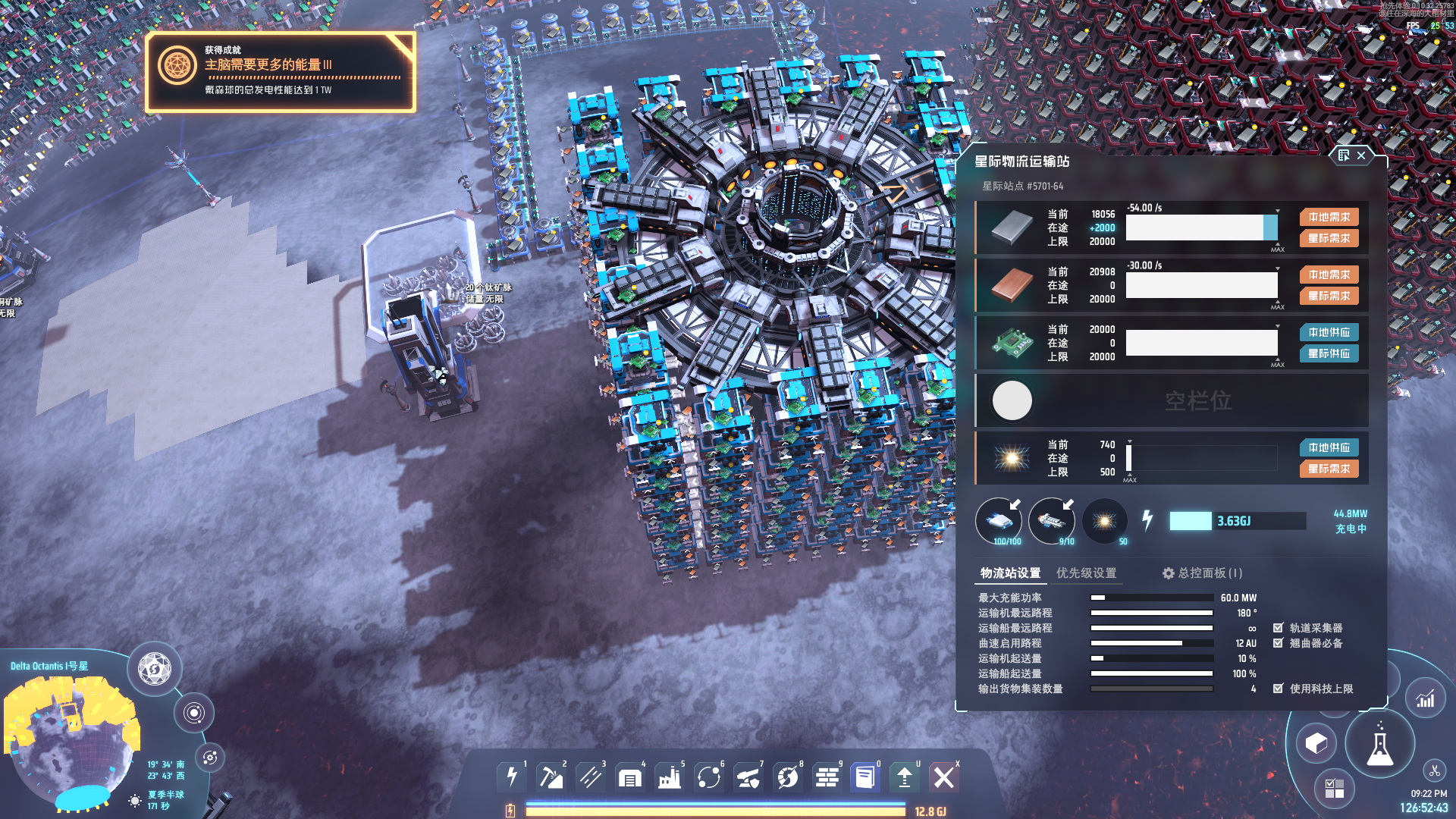
Task: Toggle the 使用科技上限 checkbox
Action: point(1279,689)
